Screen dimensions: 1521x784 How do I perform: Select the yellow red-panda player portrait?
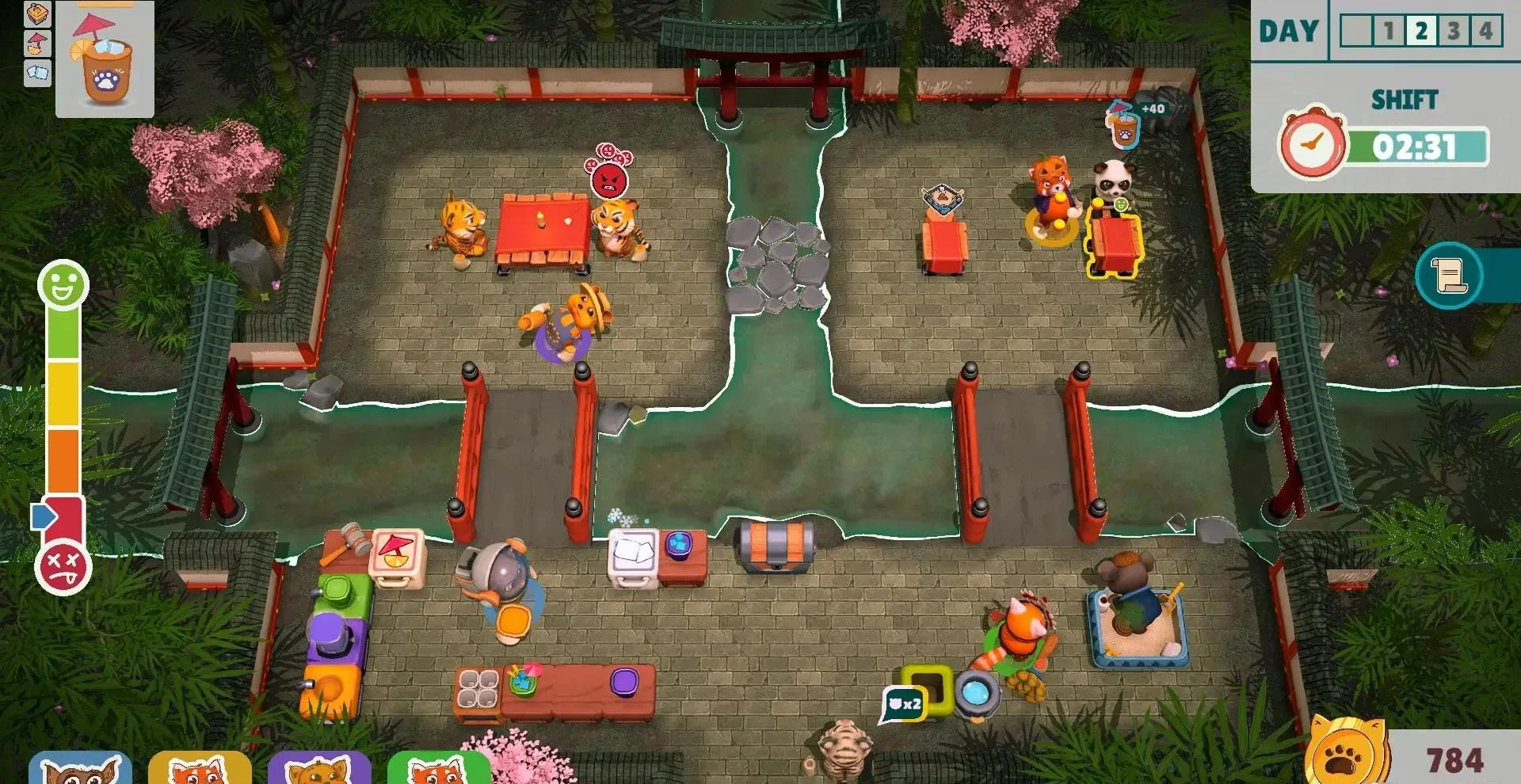tap(200, 768)
